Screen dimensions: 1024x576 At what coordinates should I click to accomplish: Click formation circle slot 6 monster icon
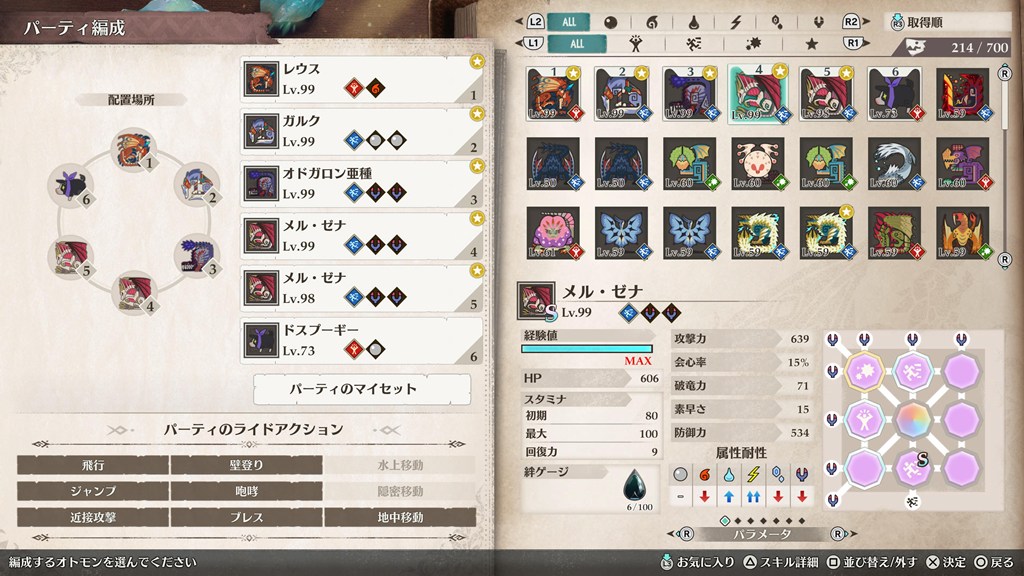pos(70,186)
